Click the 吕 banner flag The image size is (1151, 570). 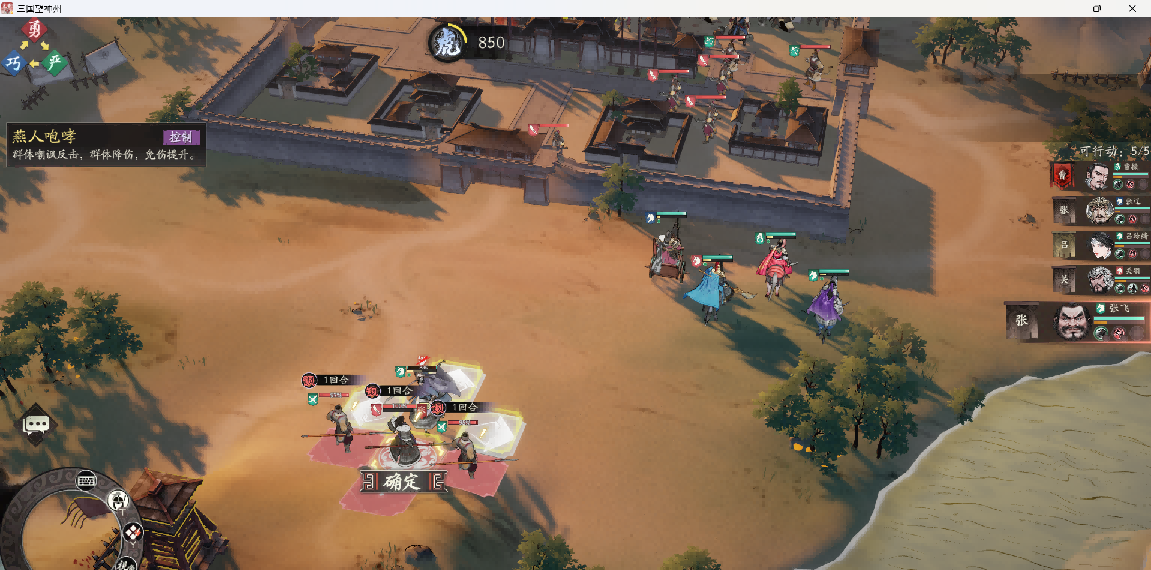(x=1065, y=245)
